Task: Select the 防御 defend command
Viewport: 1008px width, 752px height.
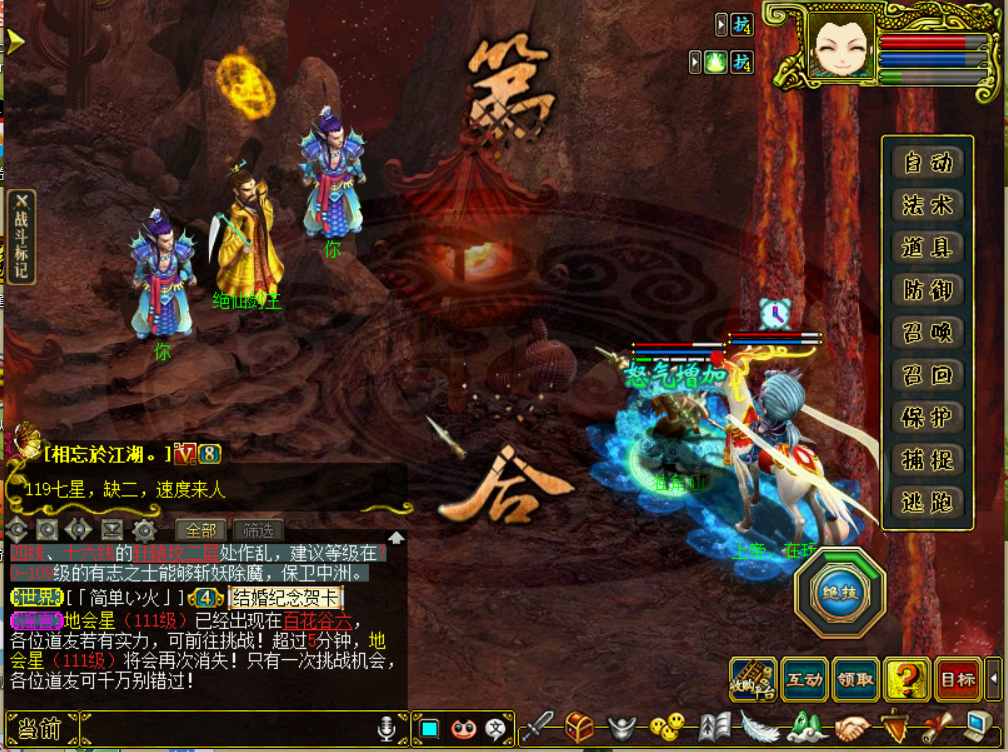Action: [x=927, y=290]
